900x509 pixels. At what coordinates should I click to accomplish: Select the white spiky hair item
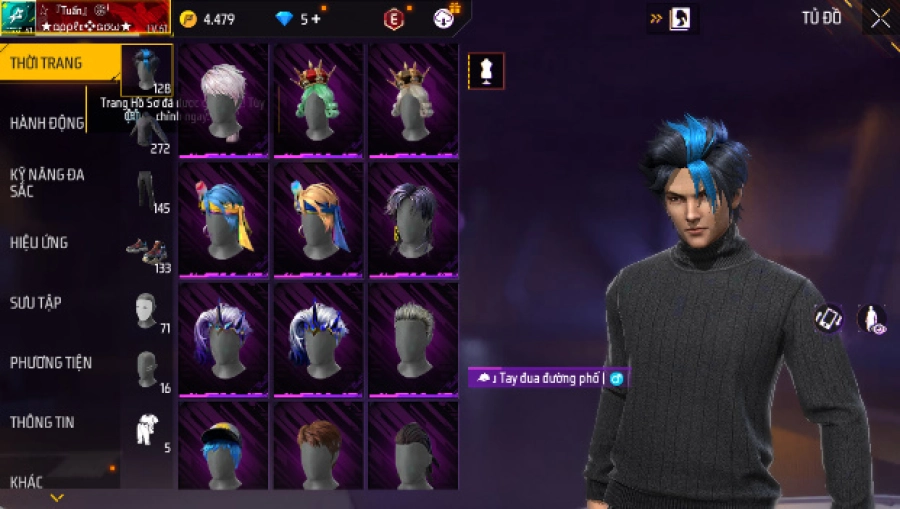pos(223,100)
